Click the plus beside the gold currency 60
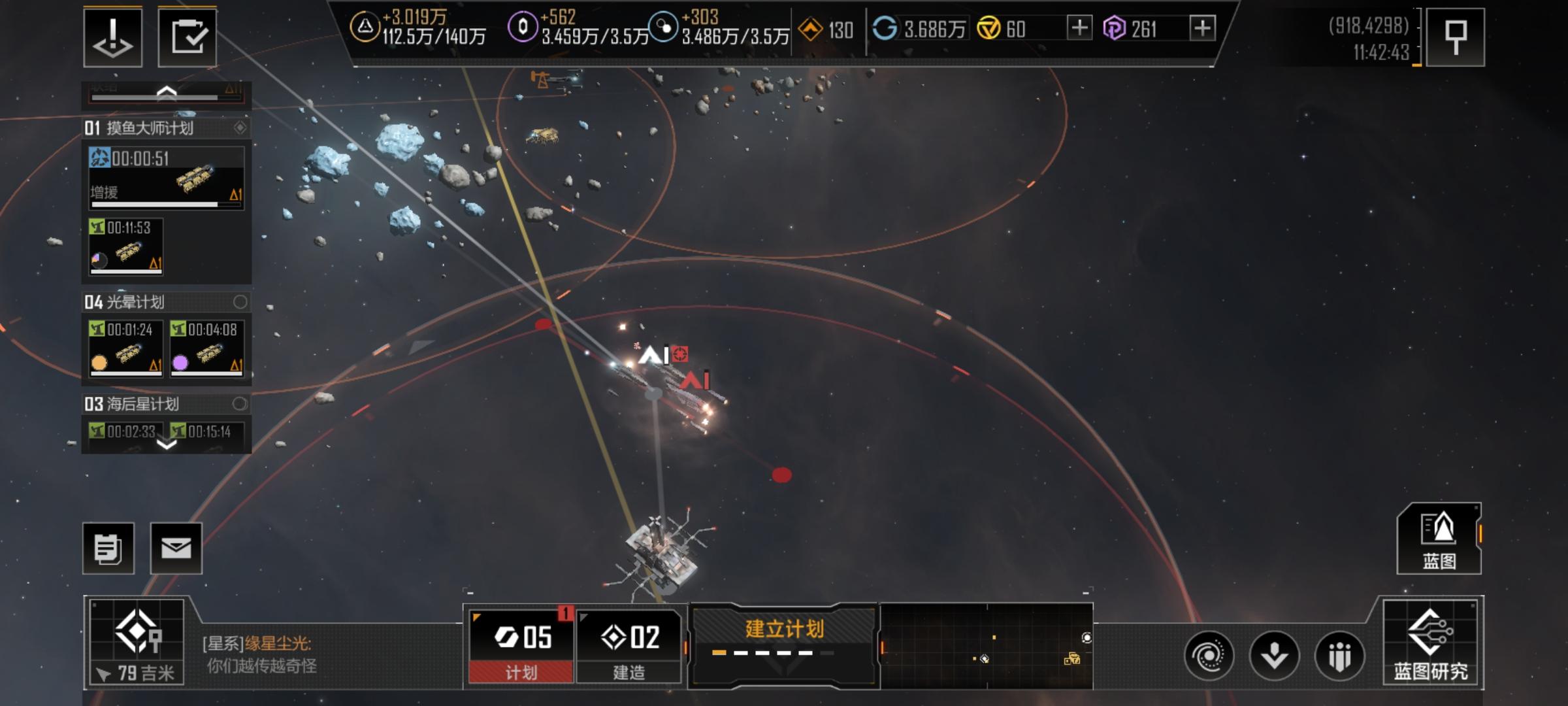Screen dimensions: 1568x706 [x=1079, y=28]
